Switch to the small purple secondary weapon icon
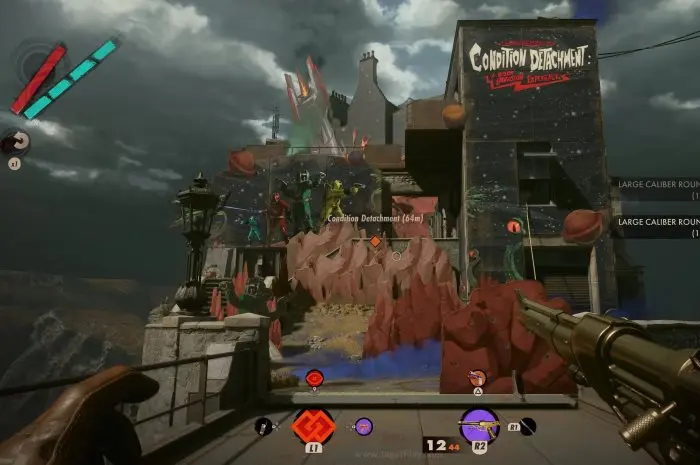 (x=363, y=426)
